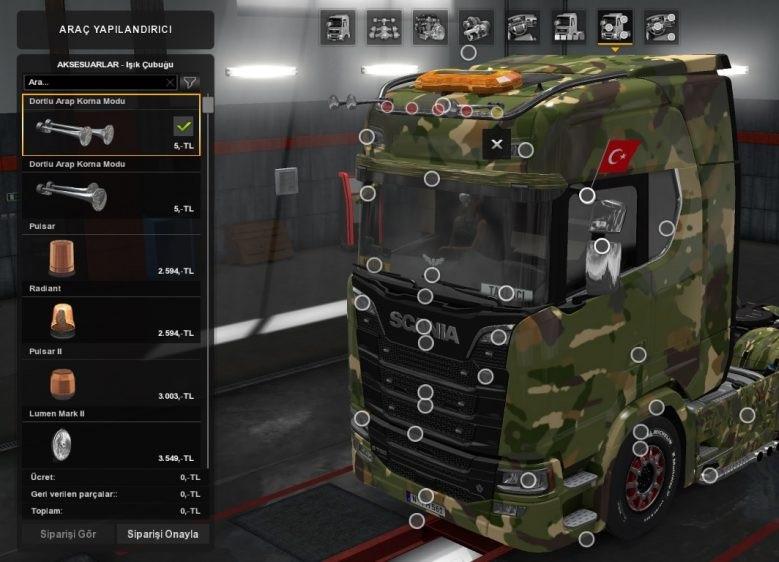Image resolution: width=779 pixels, height=562 pixels.
Task: Switch to the truck front view tab
Action: click(x=337, y=27)
